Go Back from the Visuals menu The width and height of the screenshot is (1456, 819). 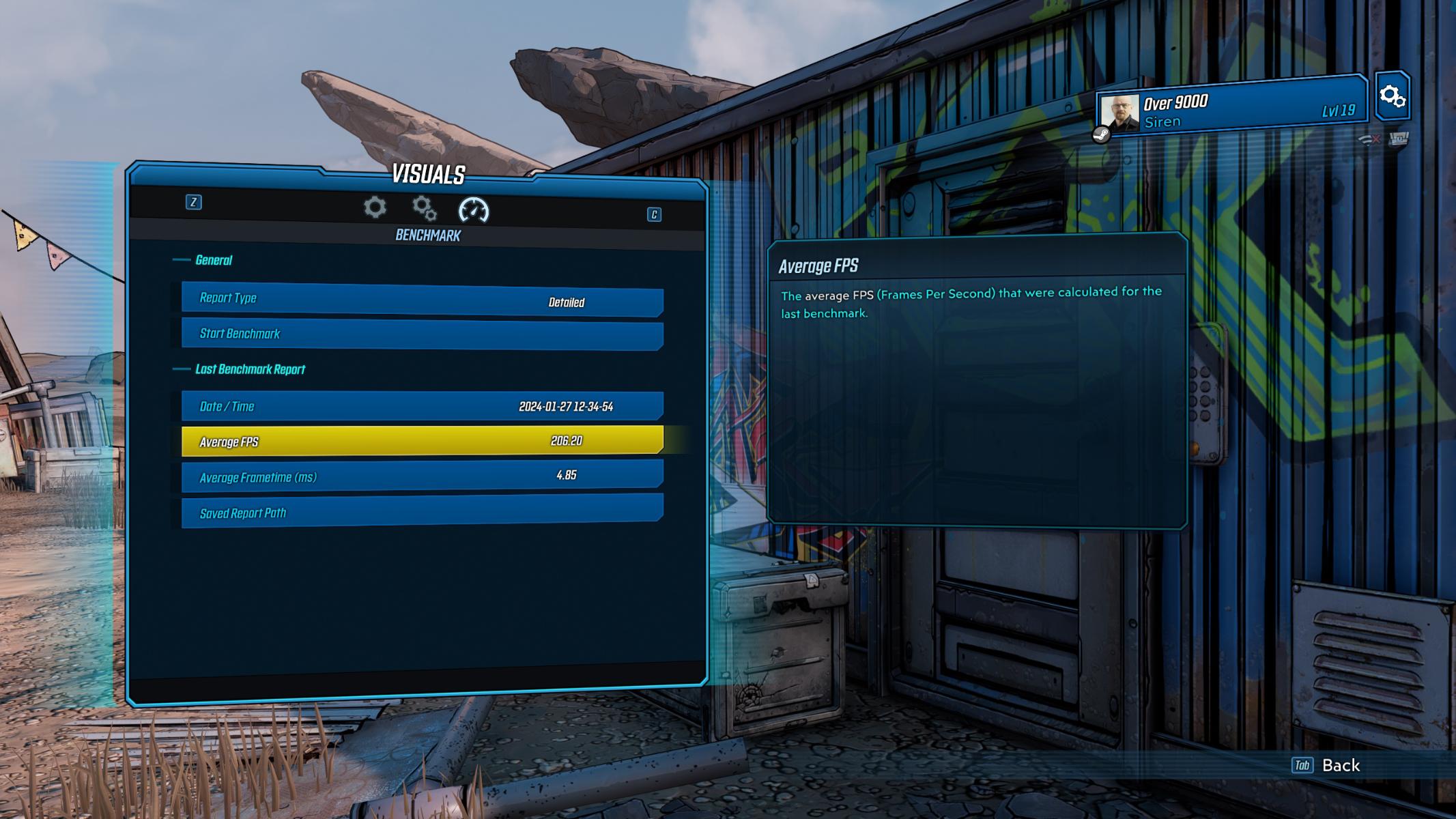coord(1327,765)
